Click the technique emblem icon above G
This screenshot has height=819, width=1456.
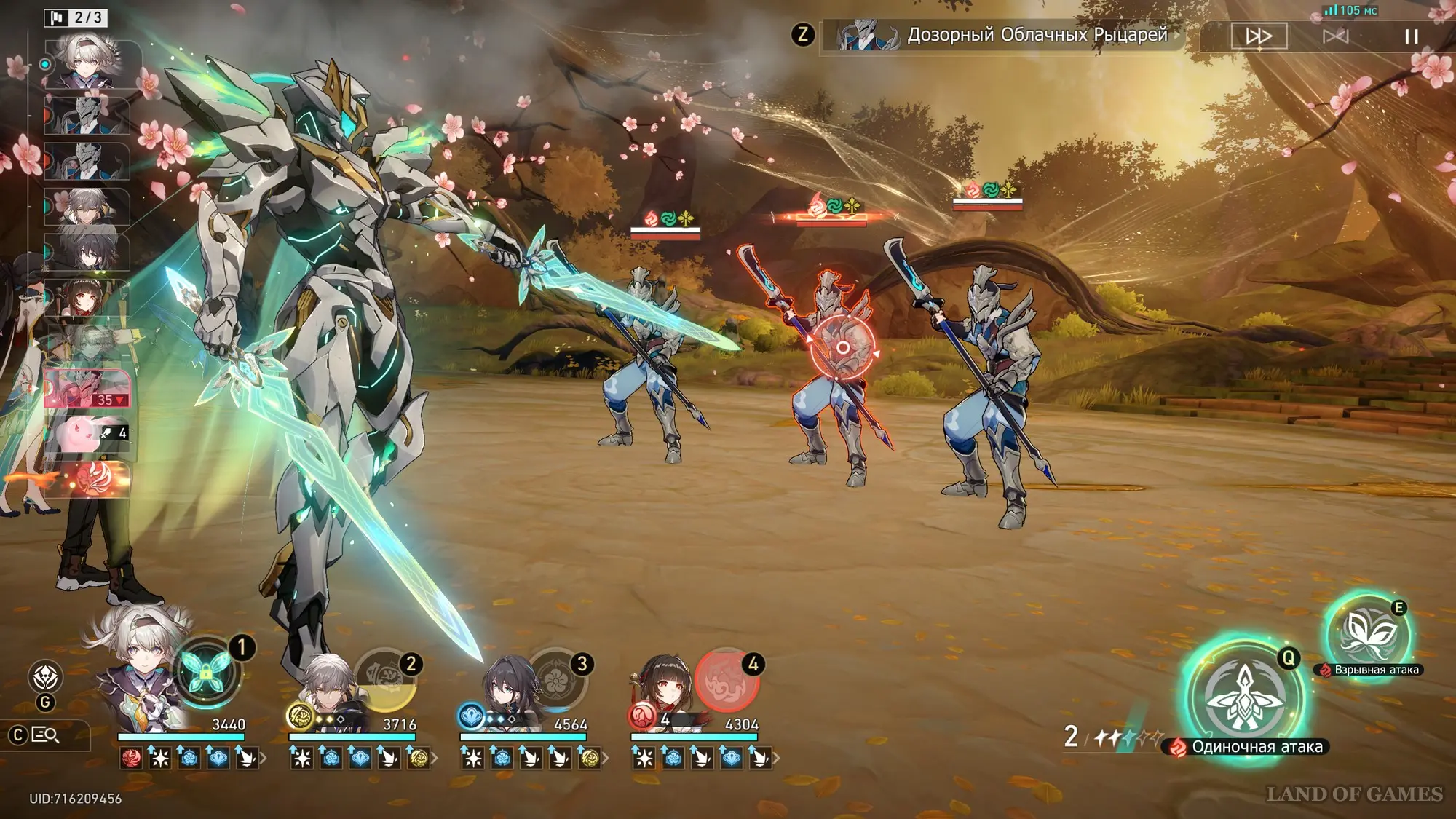coord(45,677)
